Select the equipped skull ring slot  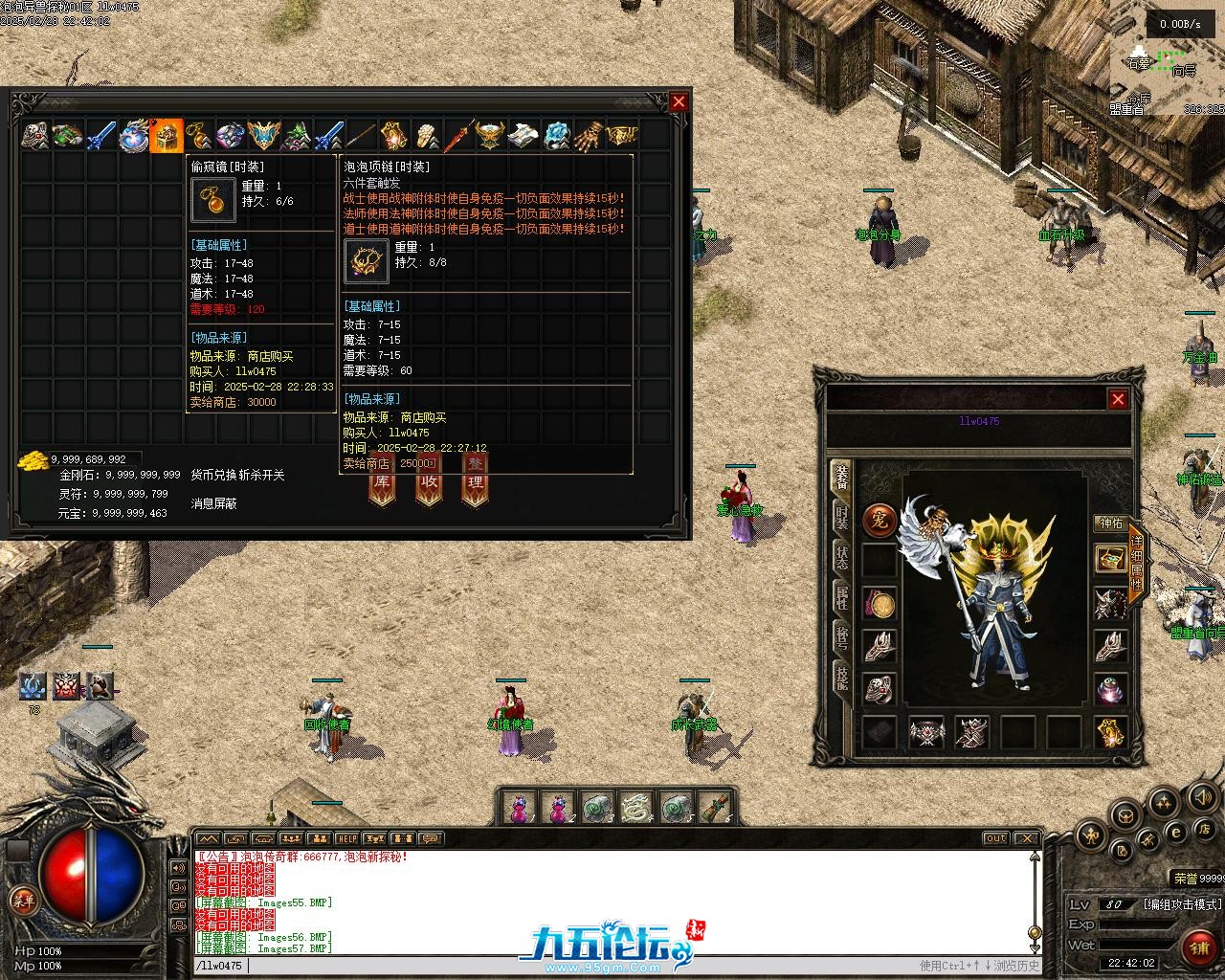click(880, 689)
